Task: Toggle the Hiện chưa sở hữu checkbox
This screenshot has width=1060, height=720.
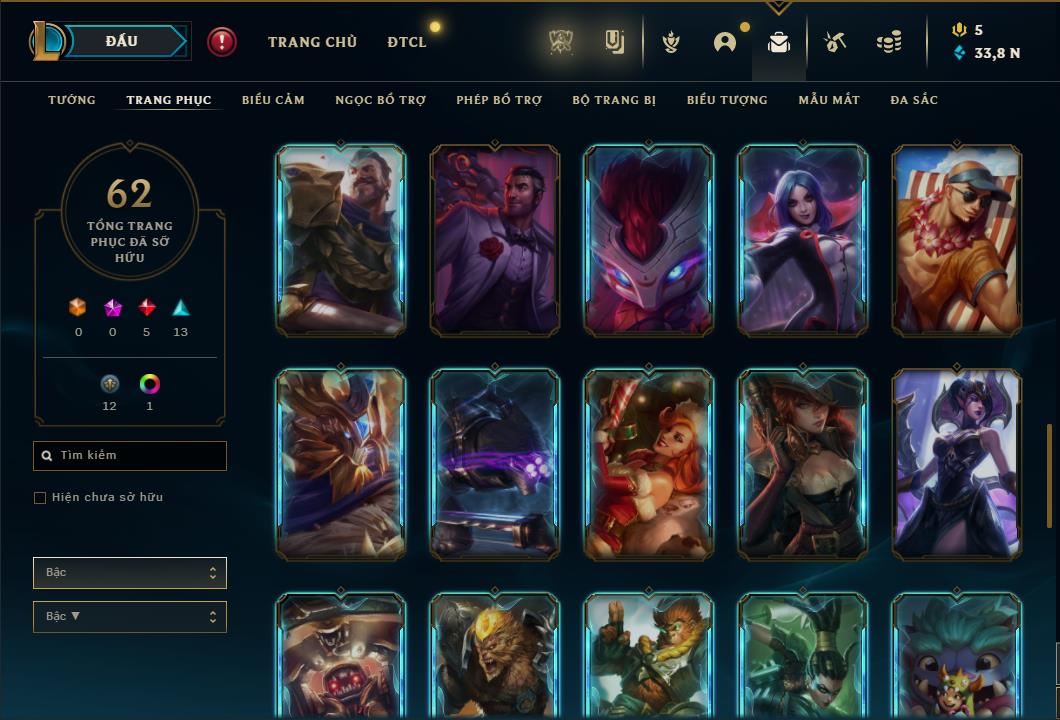Action: point(40,498)
